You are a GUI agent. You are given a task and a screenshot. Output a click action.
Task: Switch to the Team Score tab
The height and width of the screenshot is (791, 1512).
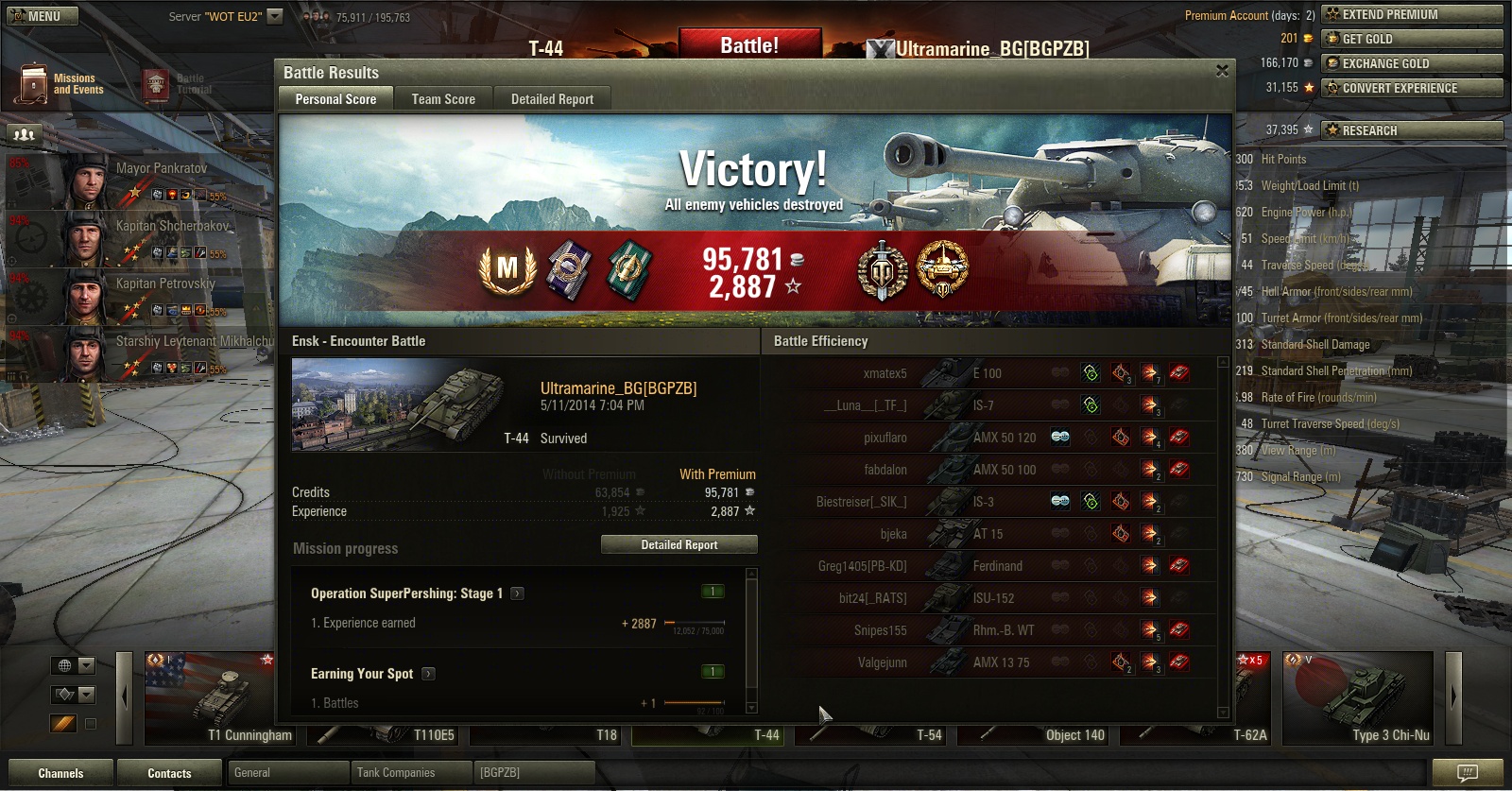tap(443, 99)
